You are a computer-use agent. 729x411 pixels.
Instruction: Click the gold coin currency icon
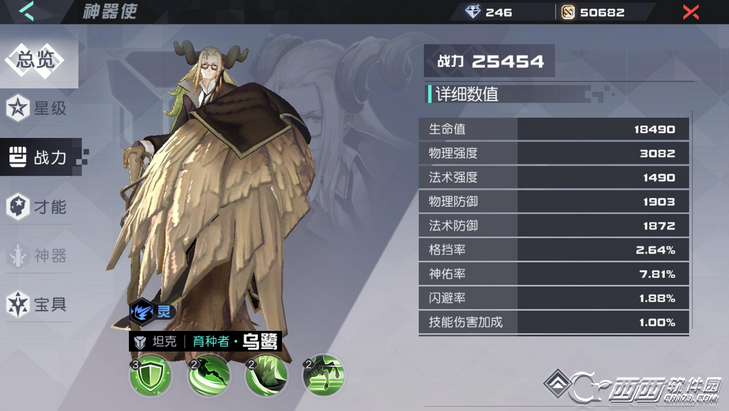click(x=568, y=12)
